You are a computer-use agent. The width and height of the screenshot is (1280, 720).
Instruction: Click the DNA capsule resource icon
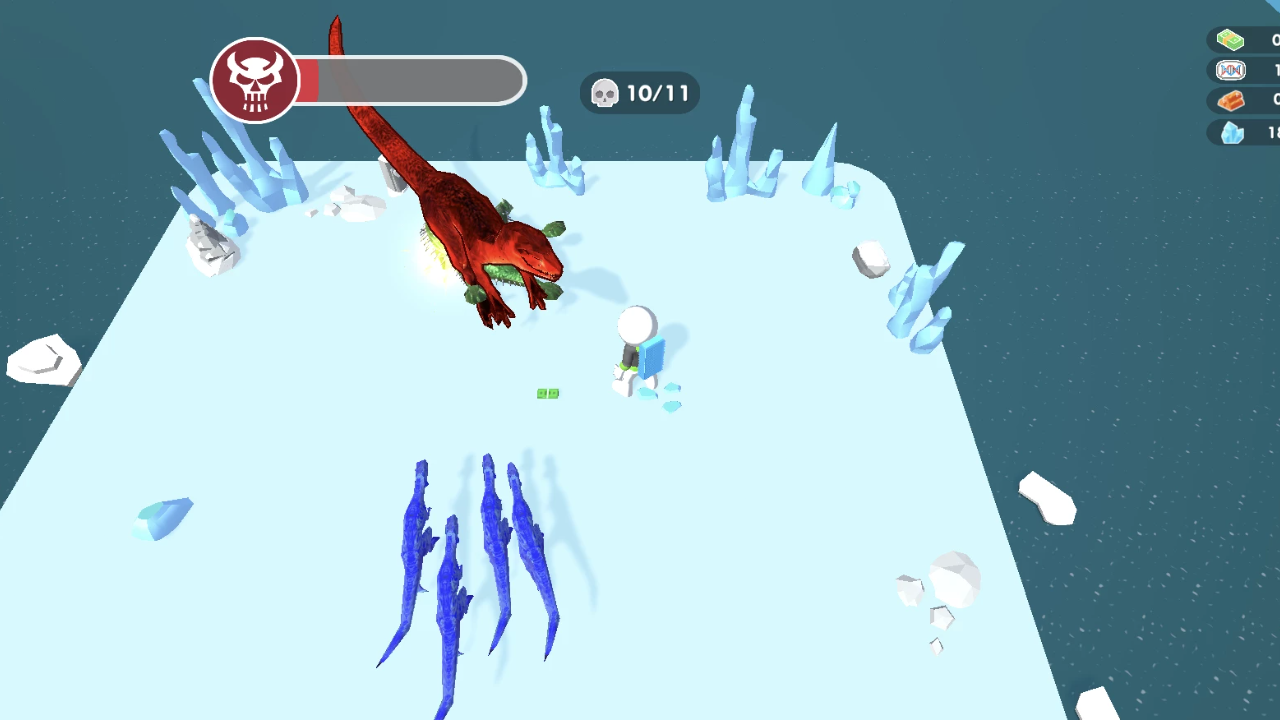click(x=1229, y=69)
